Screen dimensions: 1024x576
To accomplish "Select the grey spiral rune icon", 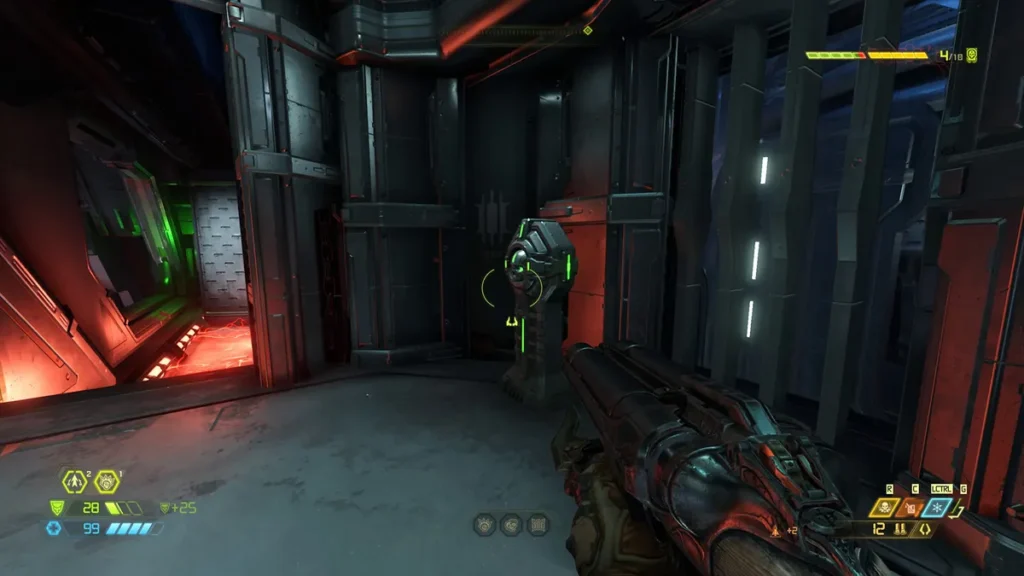I will 511,524.
